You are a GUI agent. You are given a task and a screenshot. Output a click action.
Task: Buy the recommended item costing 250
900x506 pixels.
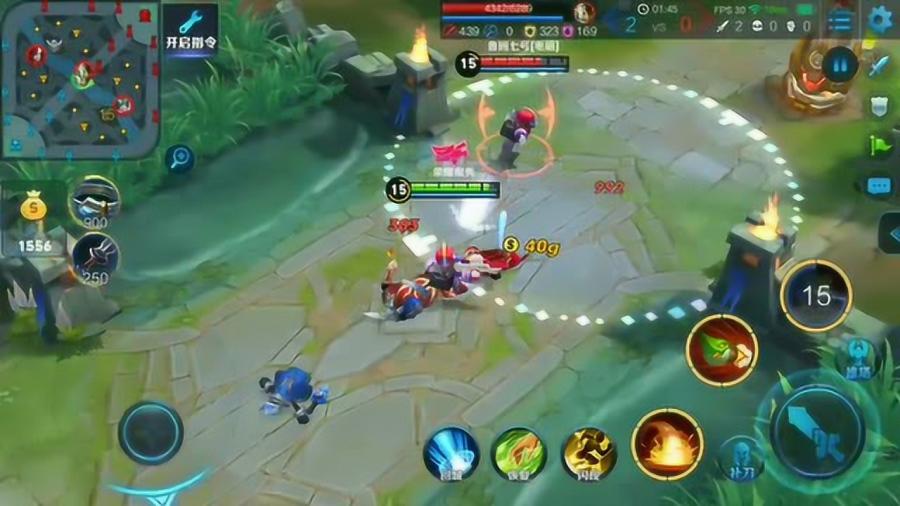pos(96,257)
